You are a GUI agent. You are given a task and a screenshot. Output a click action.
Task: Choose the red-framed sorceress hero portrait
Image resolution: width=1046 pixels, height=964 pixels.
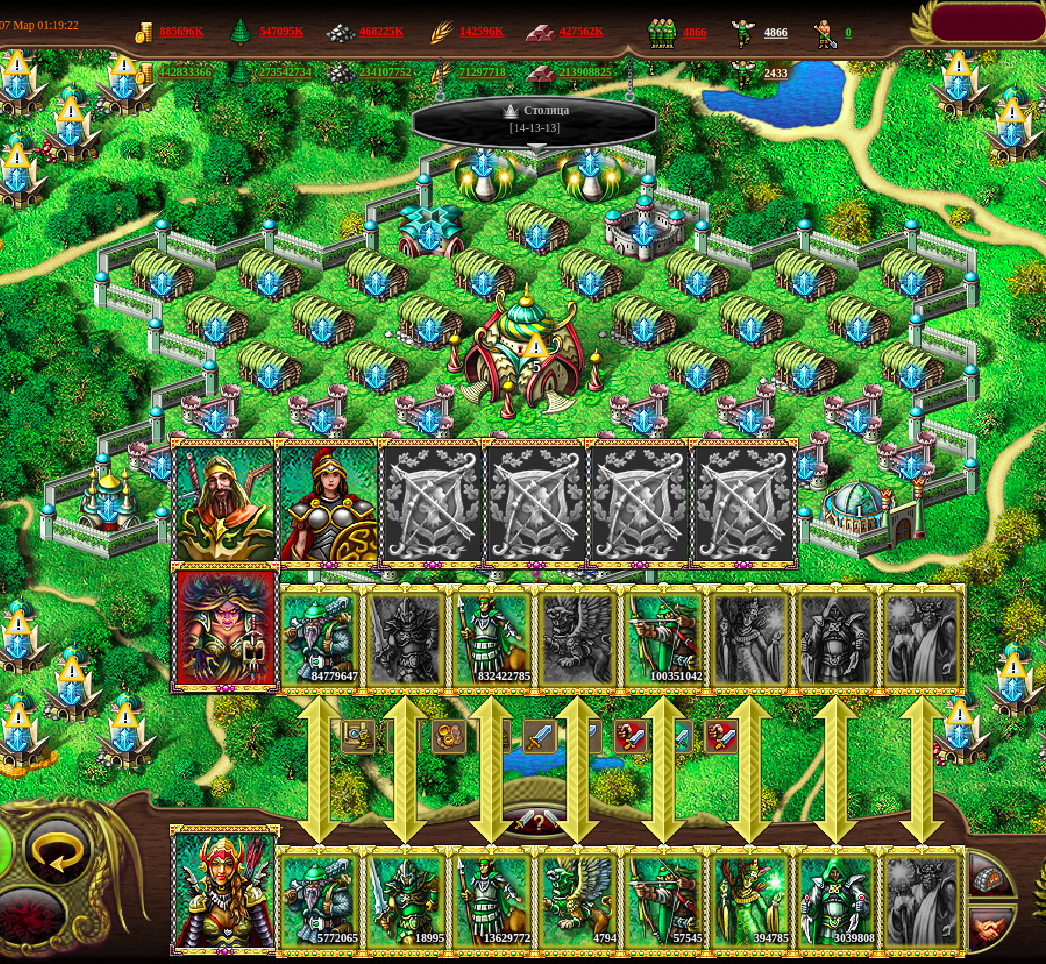pyautogui.click(x=225, y=628)
